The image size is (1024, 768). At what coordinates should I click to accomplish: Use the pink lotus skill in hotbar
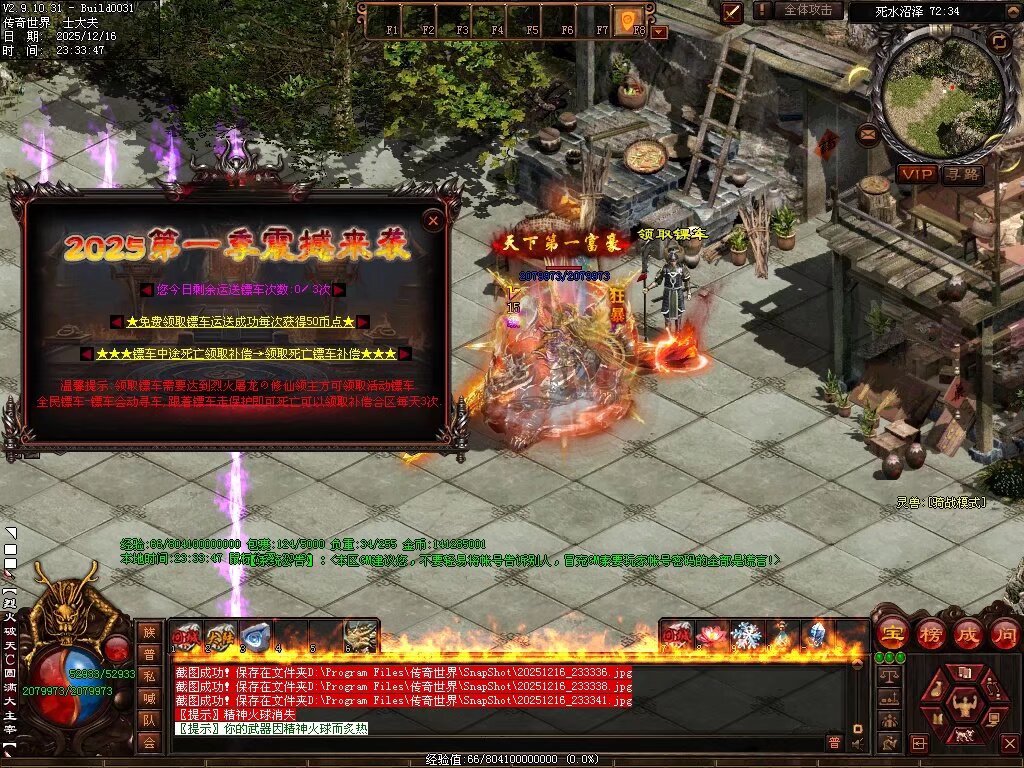(712, 635)
